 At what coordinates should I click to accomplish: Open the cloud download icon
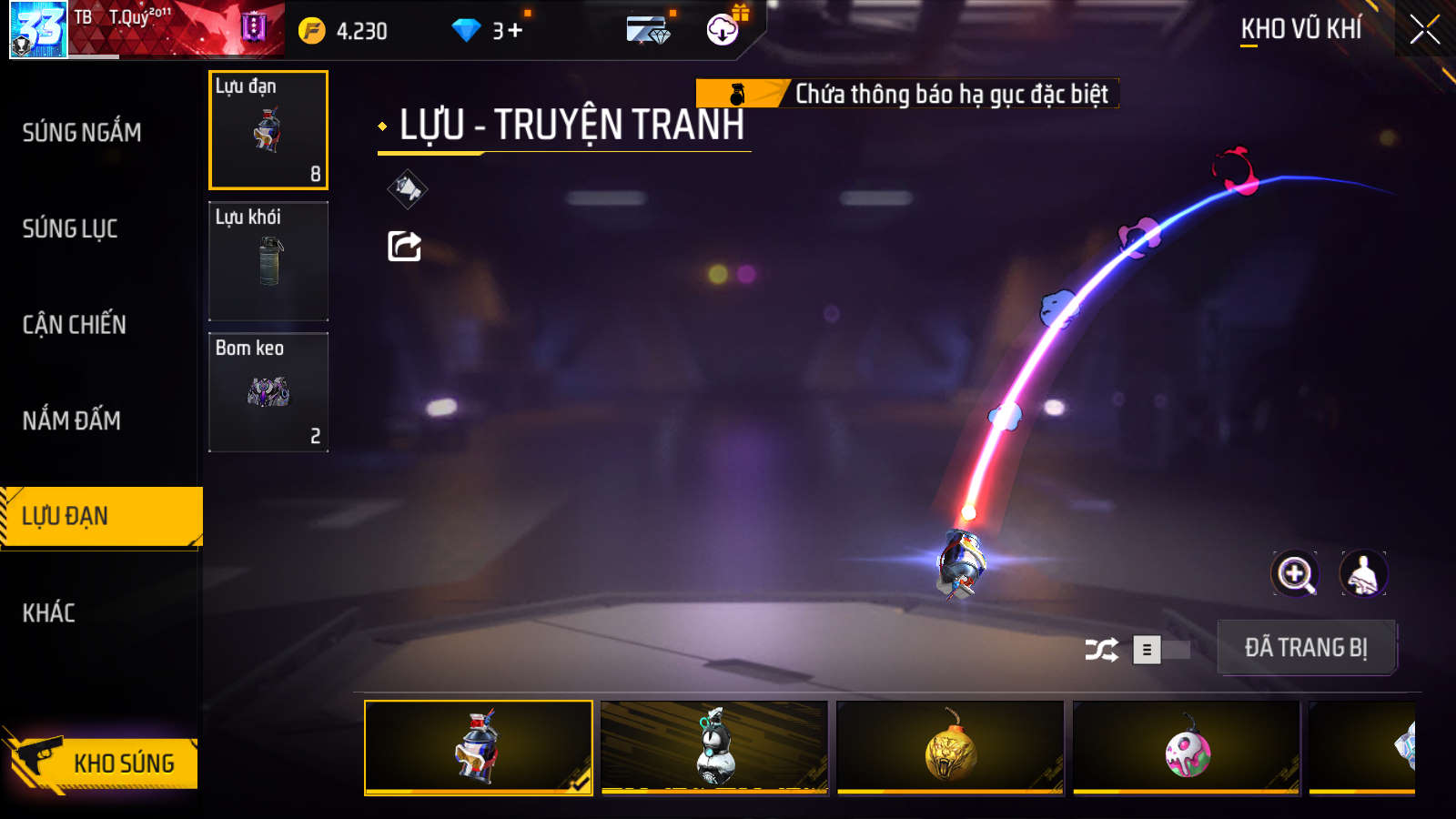(723, 30)
